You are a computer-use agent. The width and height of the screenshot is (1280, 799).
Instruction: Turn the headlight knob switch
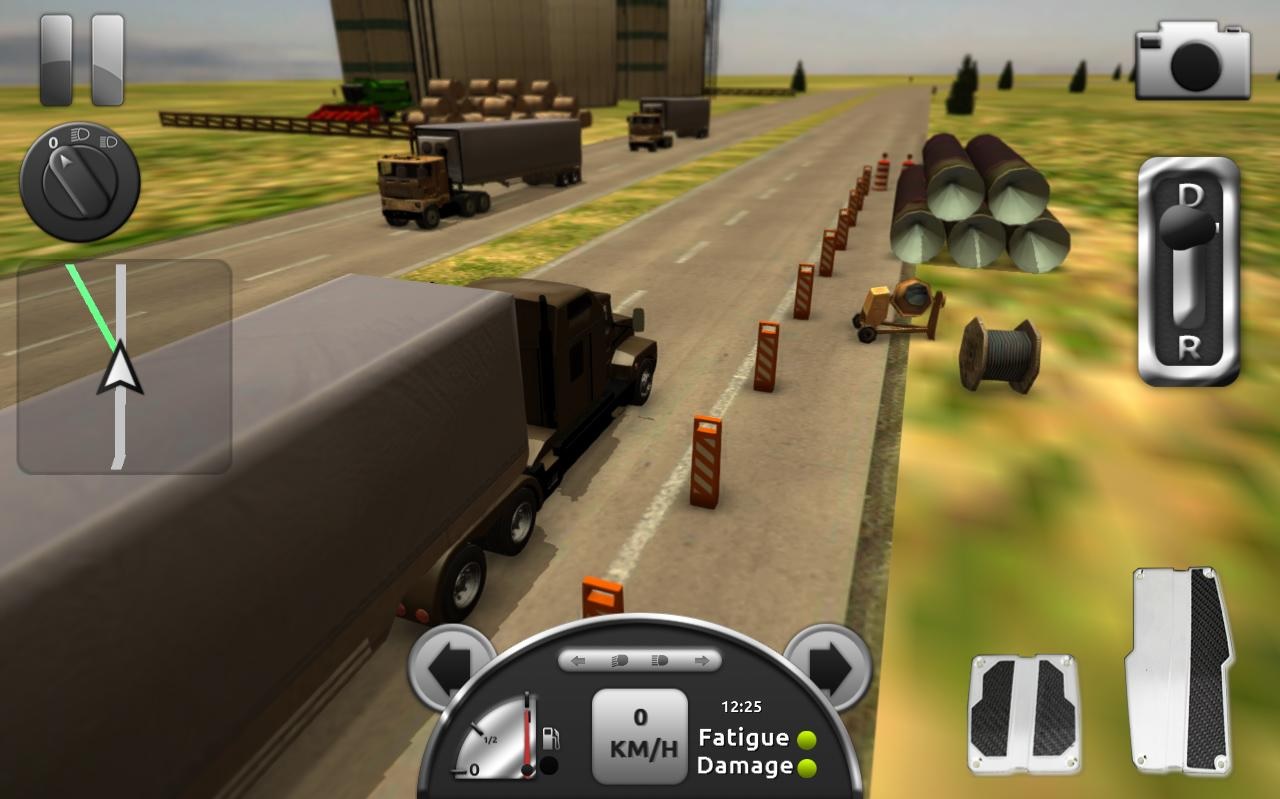(80, 181)
